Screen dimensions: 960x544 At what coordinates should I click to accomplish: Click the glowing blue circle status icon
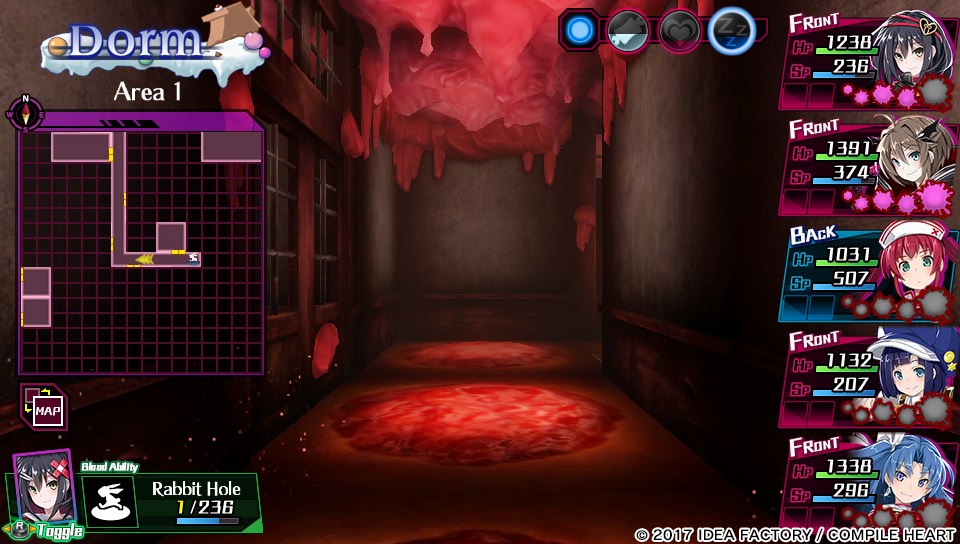pos(578,30)
